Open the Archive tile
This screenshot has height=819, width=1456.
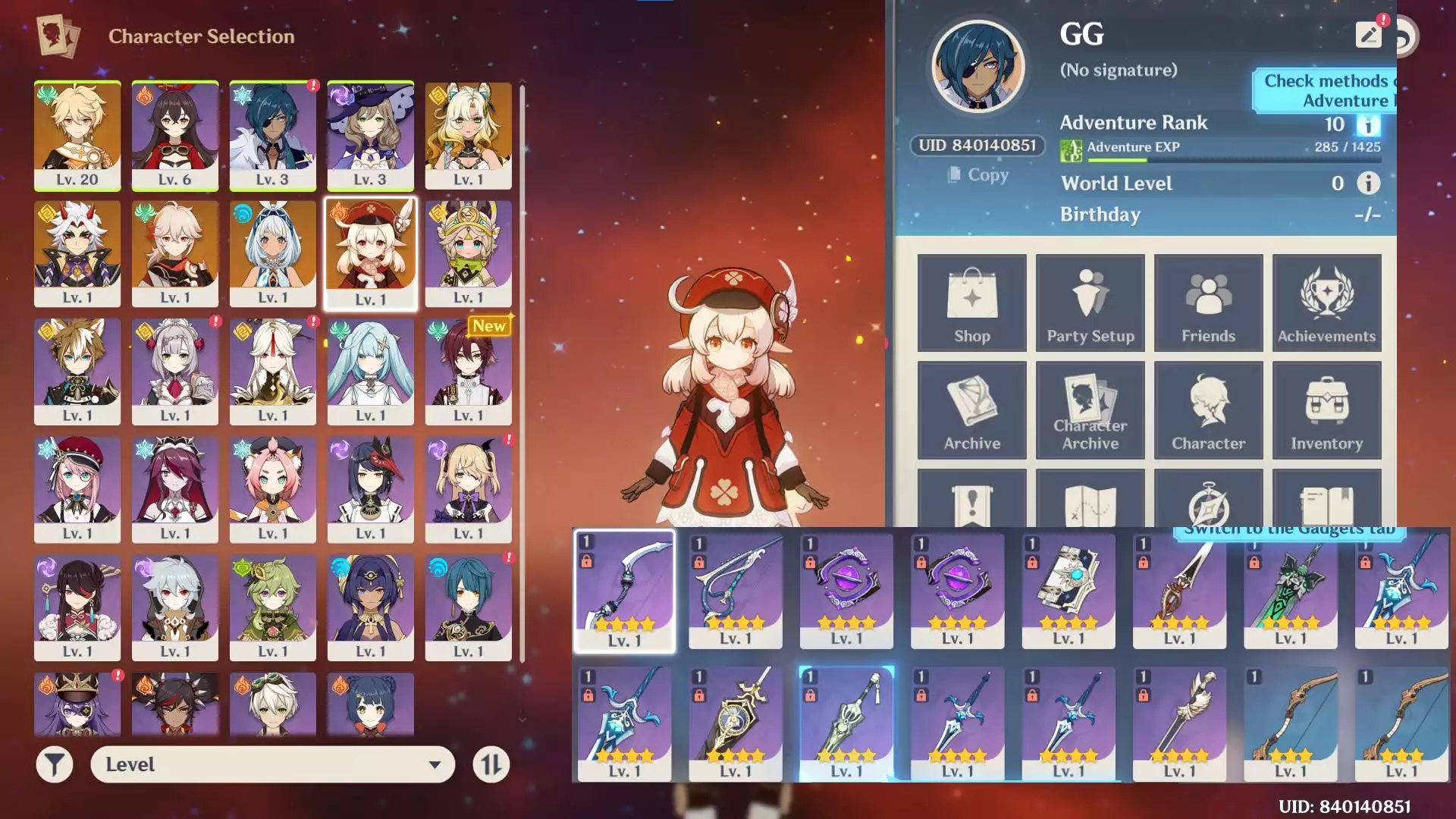[971, 410]
